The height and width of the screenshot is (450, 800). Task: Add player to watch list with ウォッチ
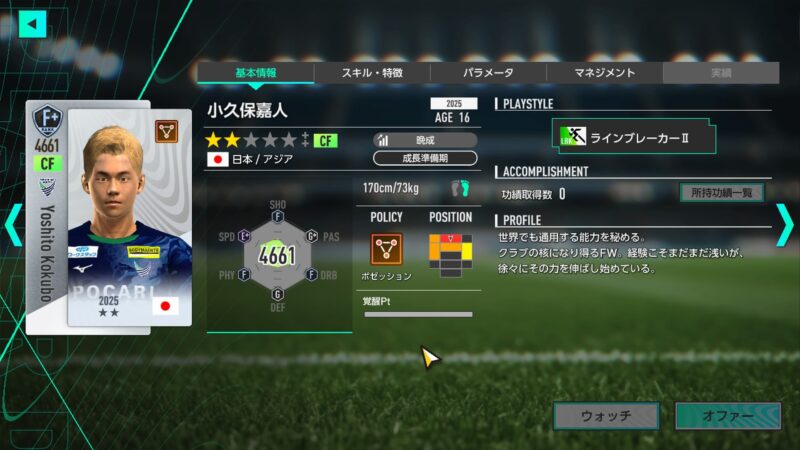click(606, 415)
